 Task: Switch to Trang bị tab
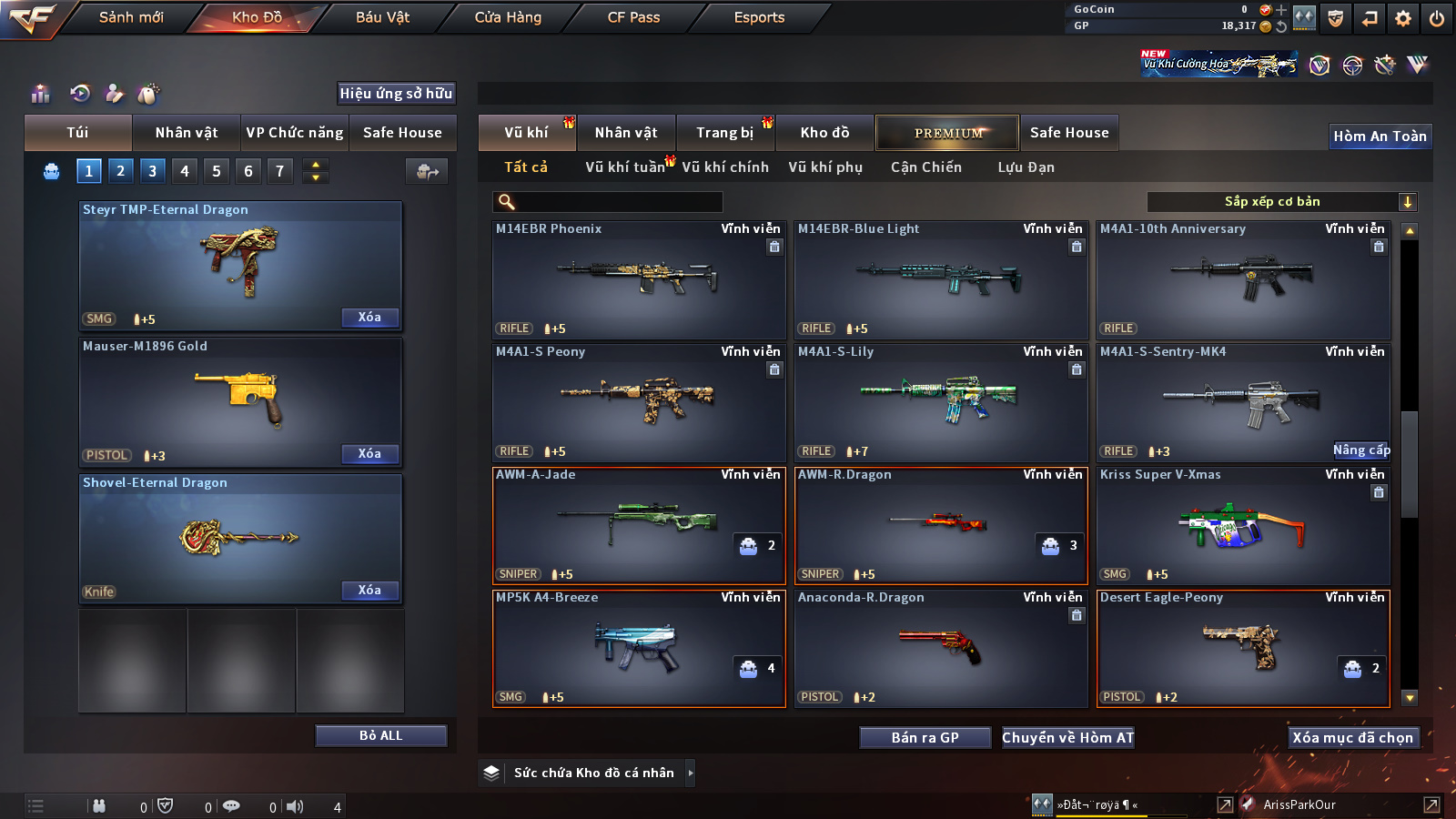[724, 133]
